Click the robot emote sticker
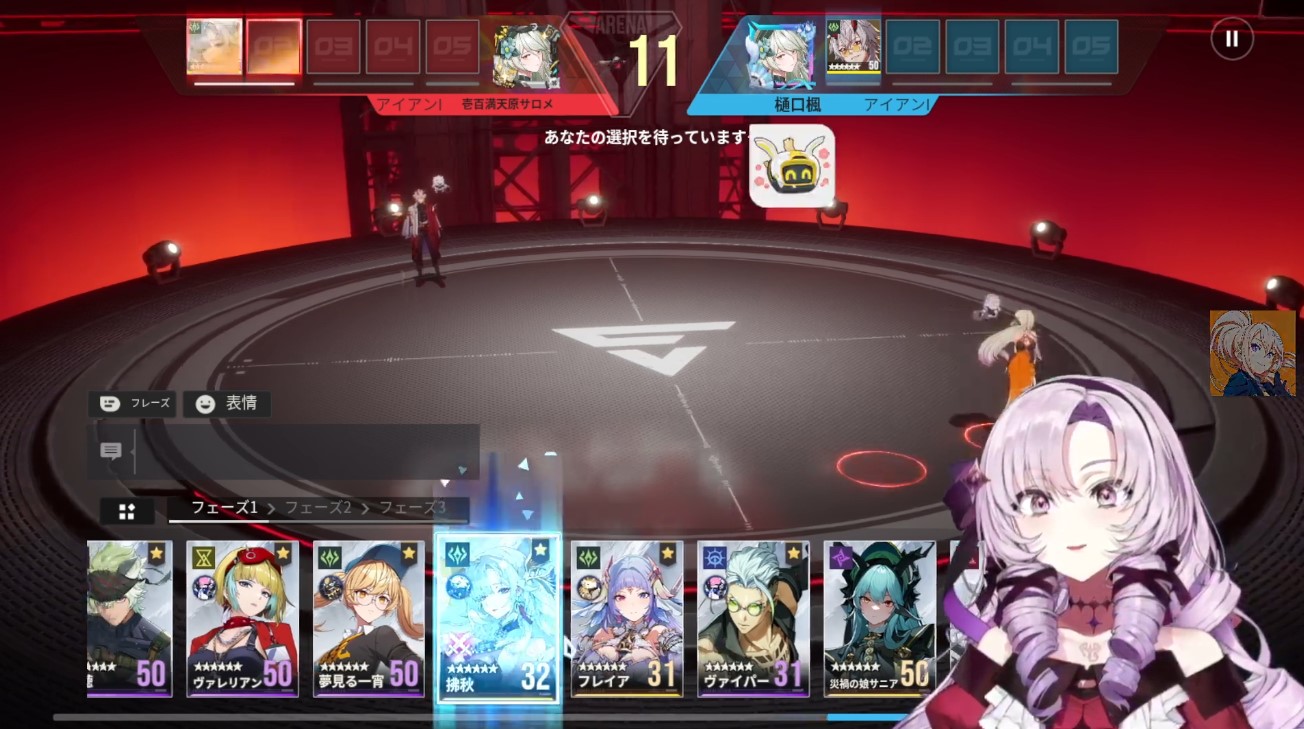1304x729 pixels. (792, 166)
